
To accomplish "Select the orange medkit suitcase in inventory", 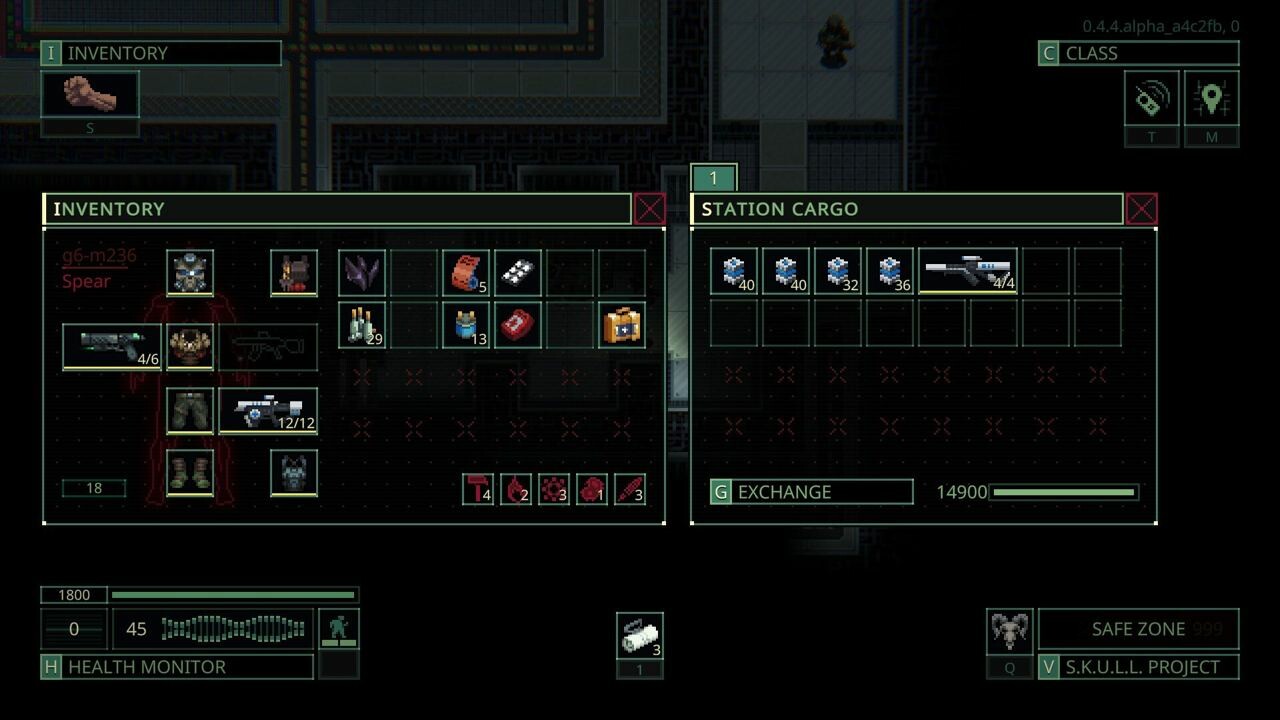I will (621, 325).
